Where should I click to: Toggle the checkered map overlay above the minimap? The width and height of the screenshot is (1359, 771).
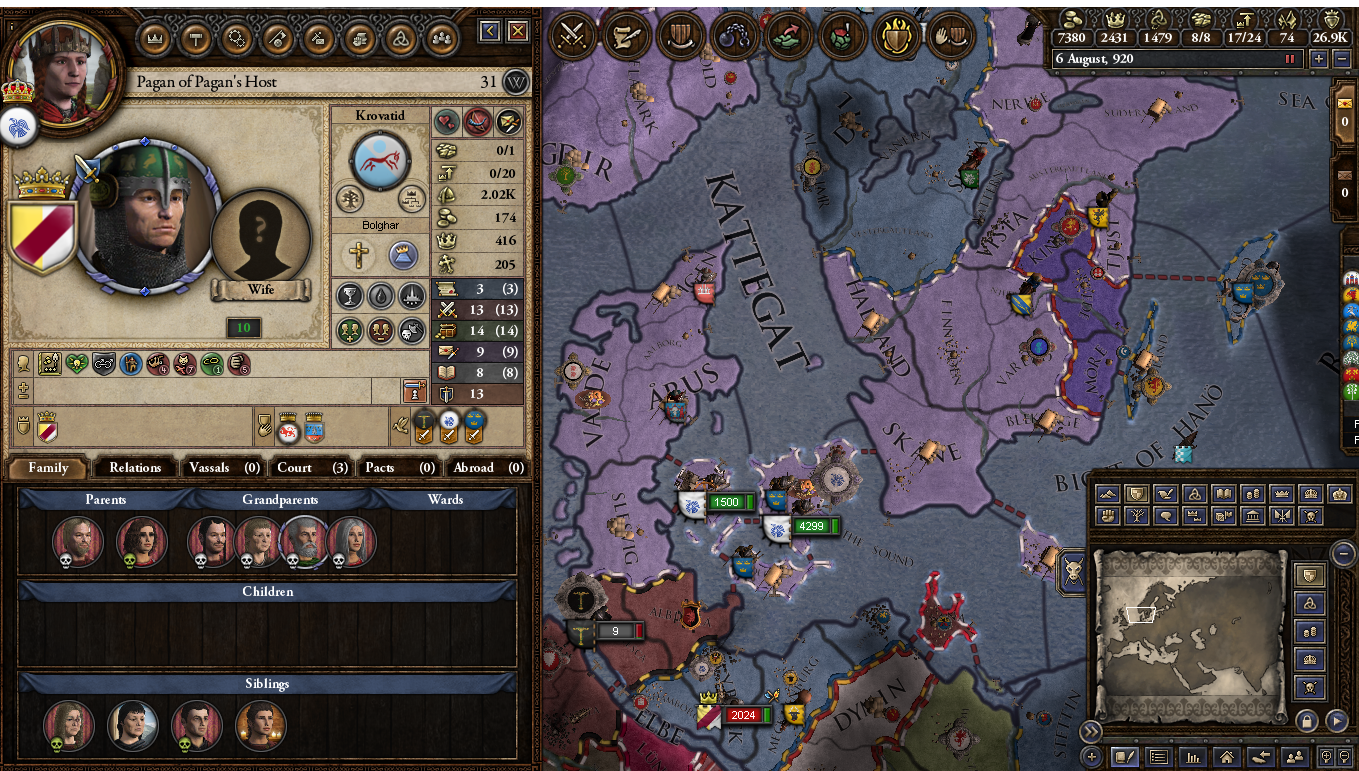point(1182,457)
